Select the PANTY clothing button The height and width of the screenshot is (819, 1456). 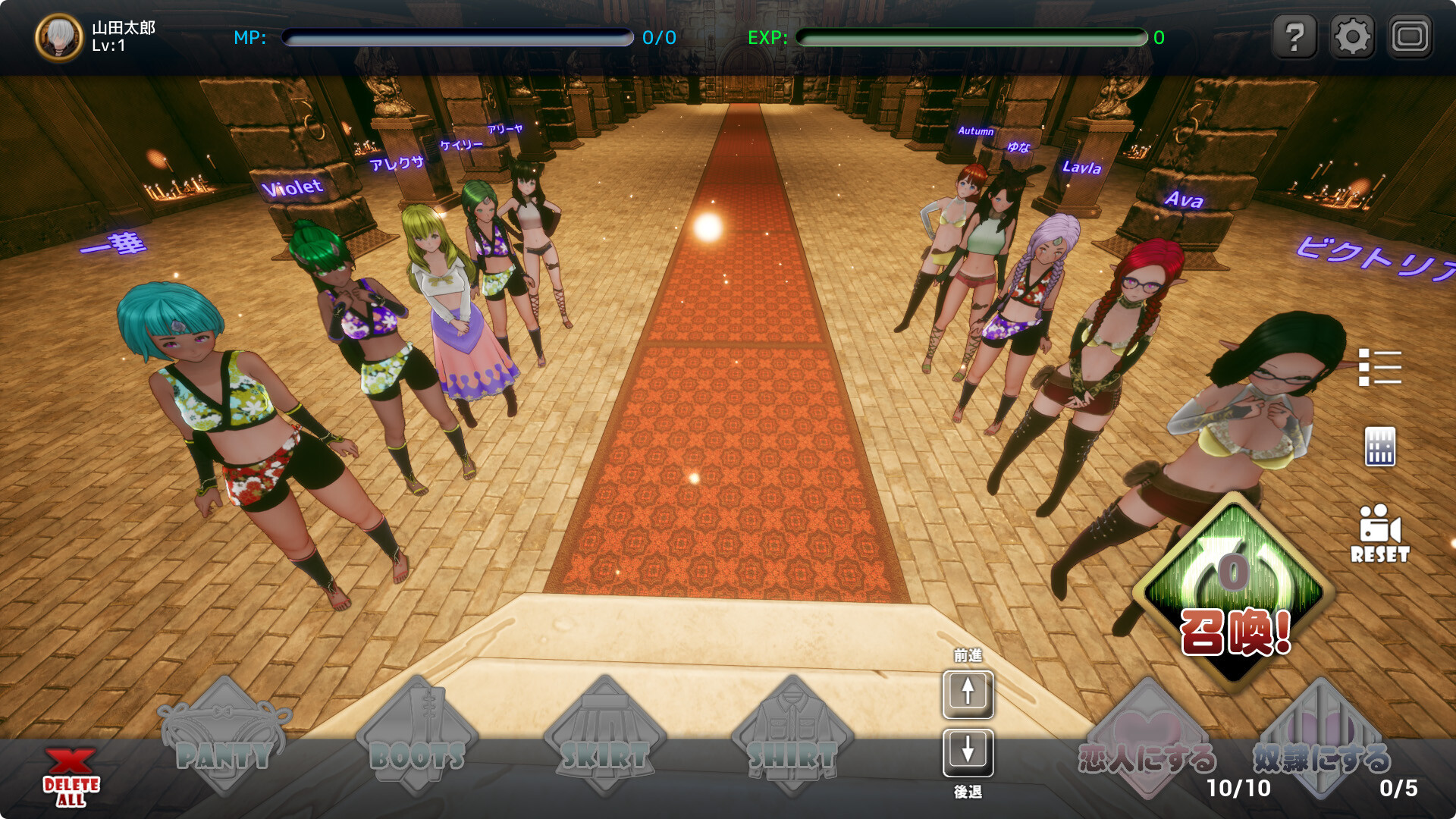click(x=224, y=737)
